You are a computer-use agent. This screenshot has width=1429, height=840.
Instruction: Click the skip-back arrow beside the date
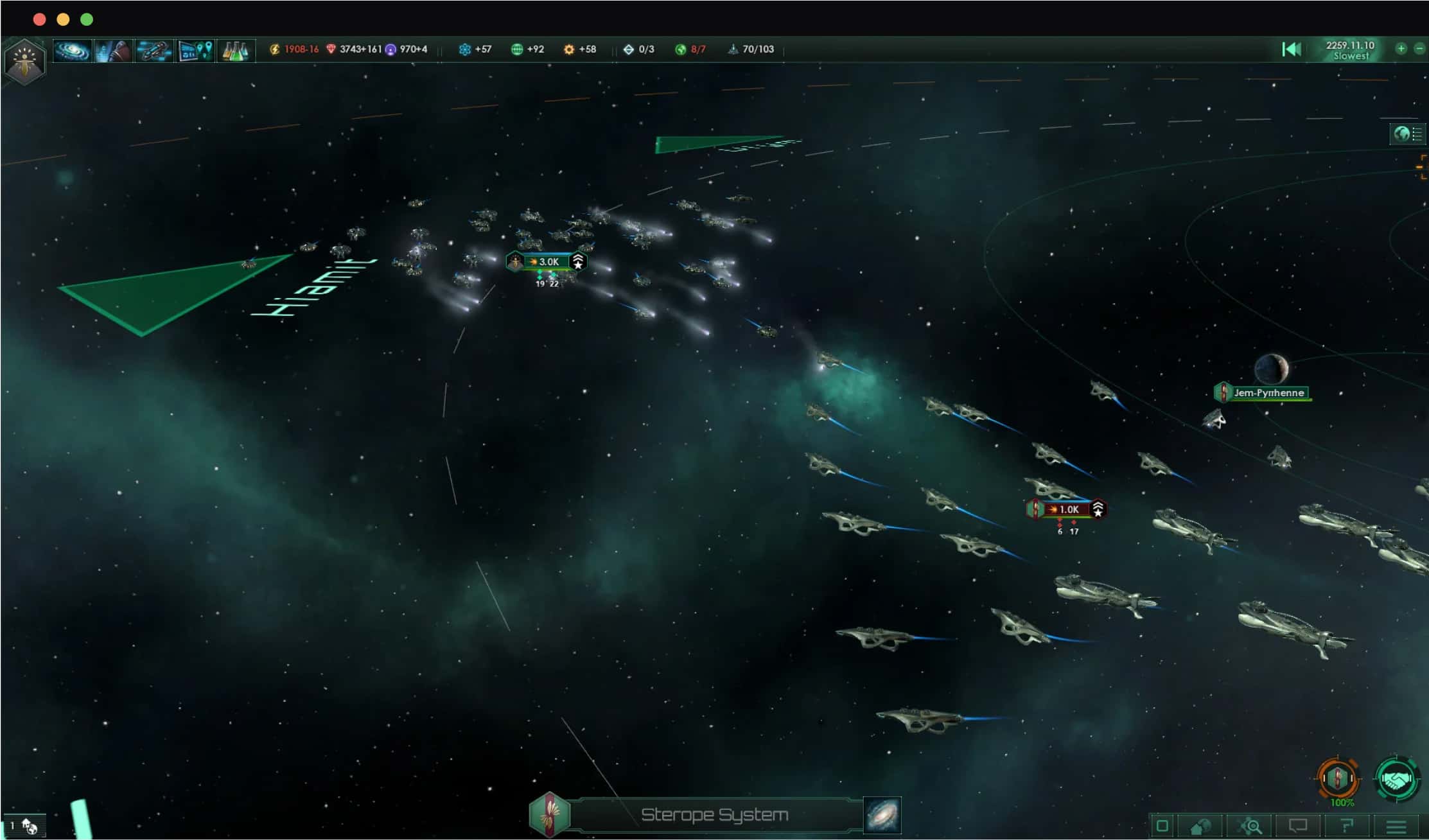coord(1291,49)
